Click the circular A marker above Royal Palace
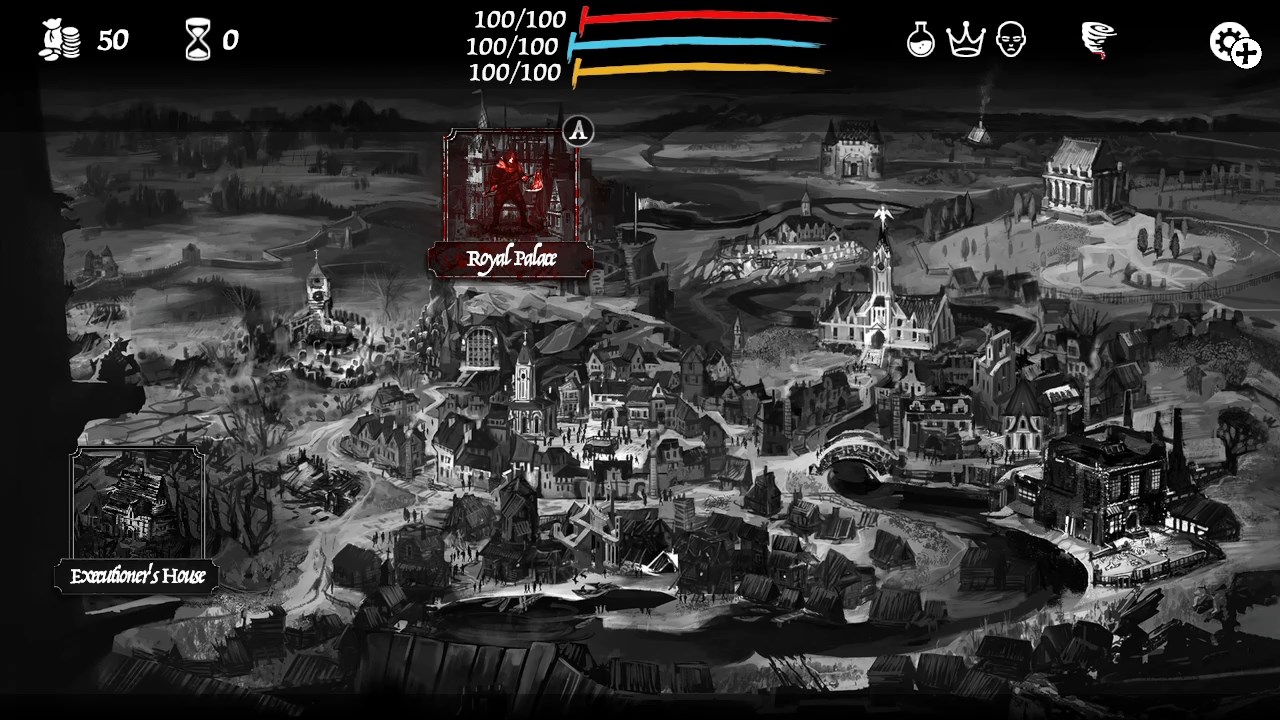1280x720 pixels. [581, 131]
